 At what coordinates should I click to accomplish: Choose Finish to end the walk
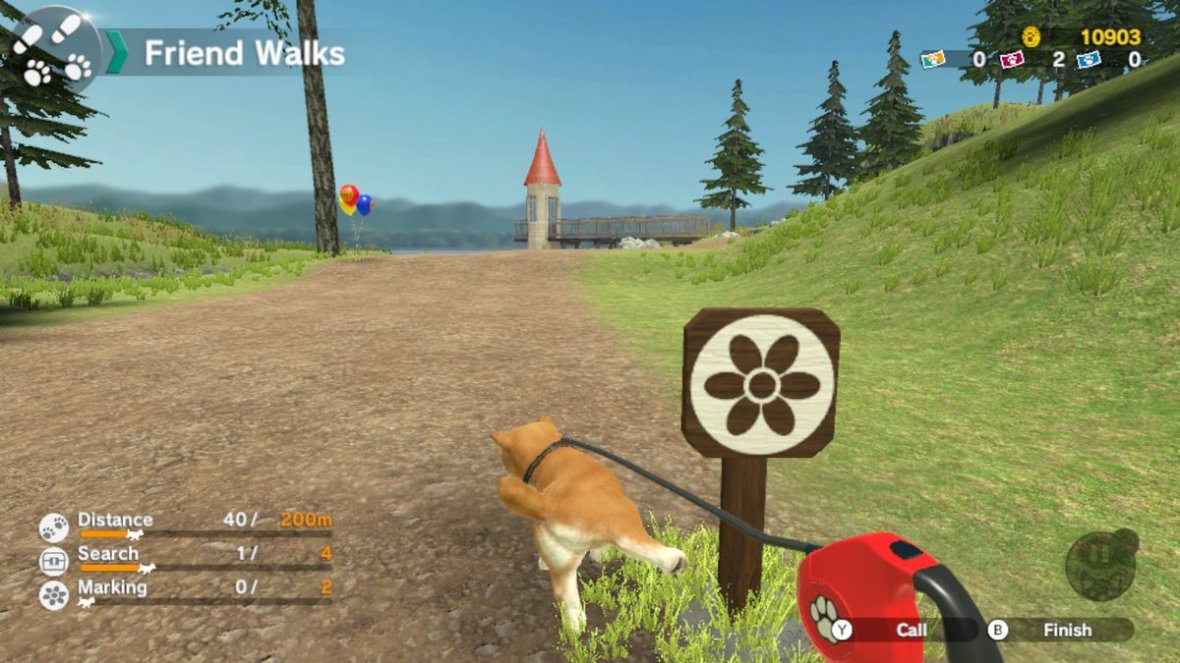click(x=1058, y=630)
